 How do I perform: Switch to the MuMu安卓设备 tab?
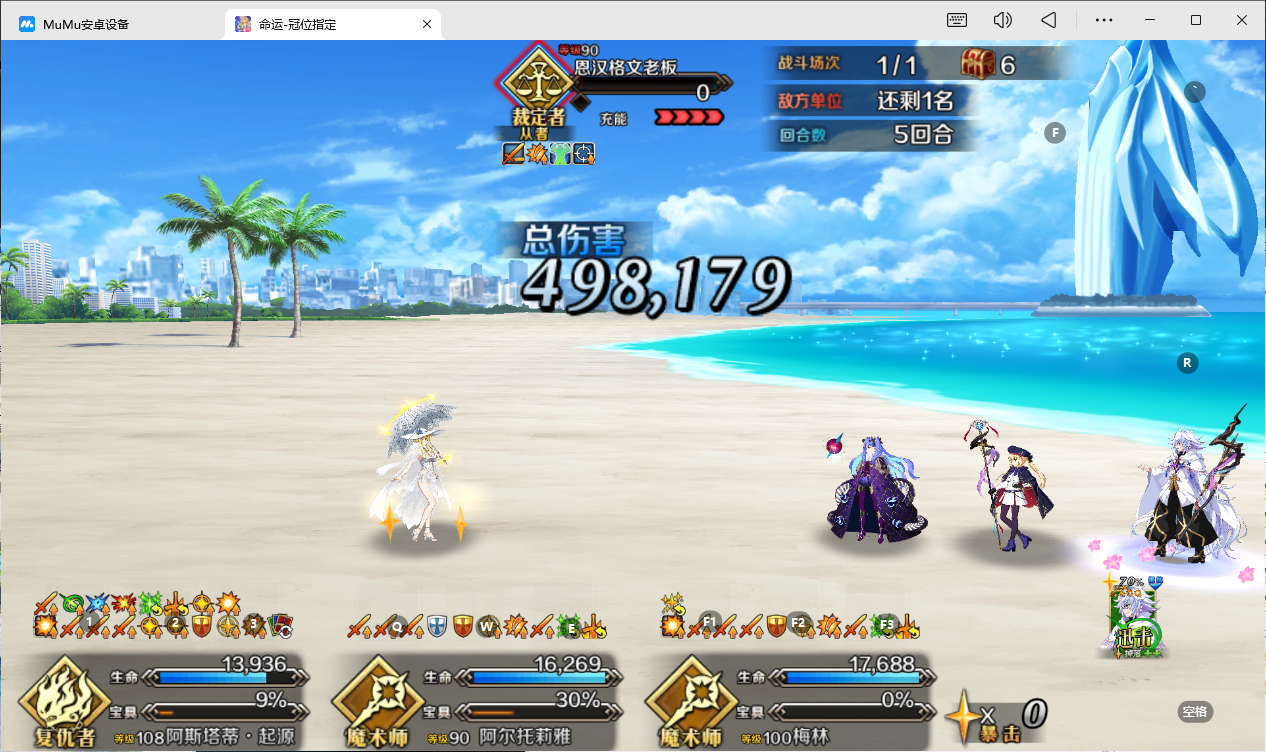click(110, 23)
